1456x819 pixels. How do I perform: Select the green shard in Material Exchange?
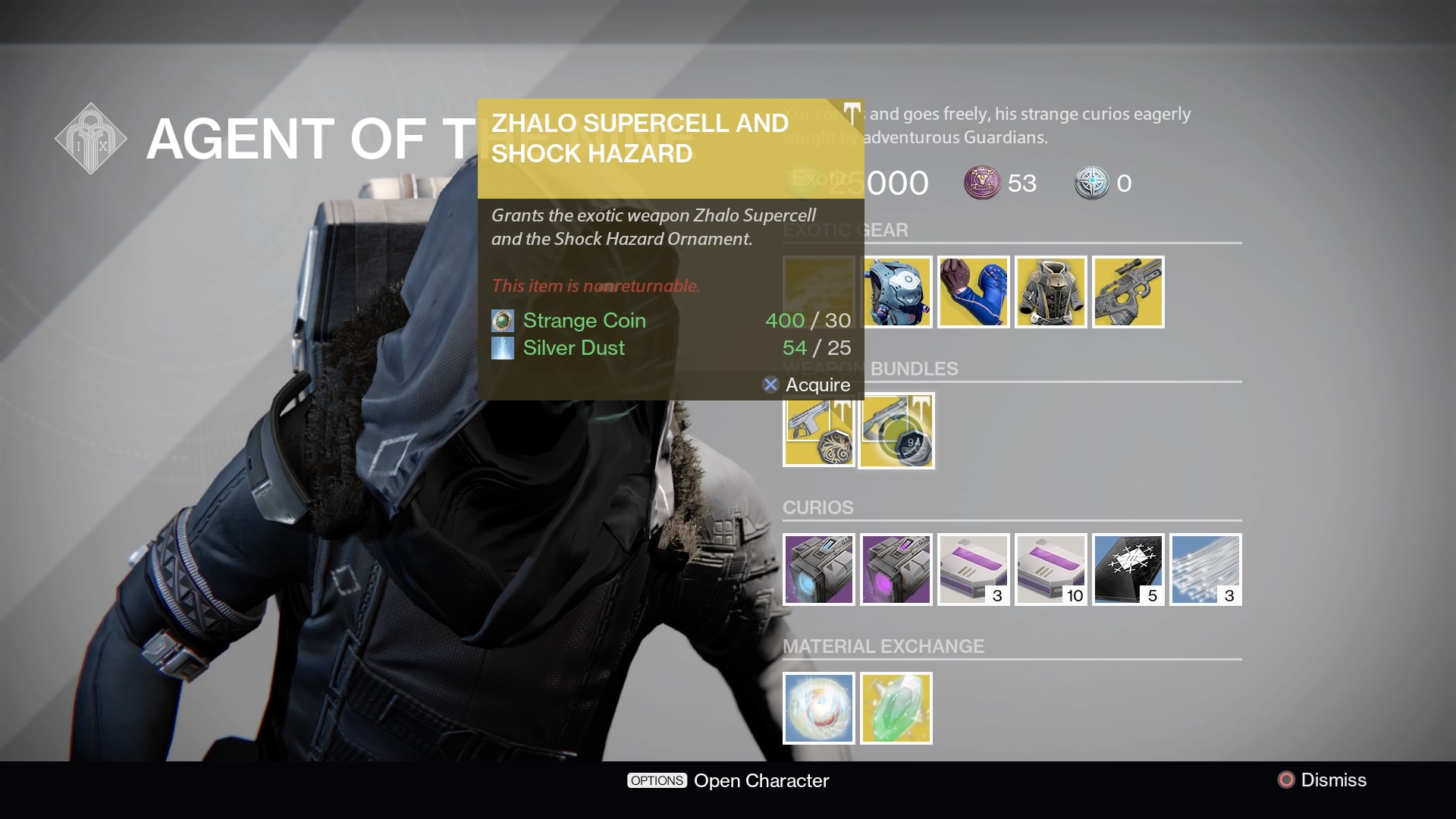[x=896, y=708]
